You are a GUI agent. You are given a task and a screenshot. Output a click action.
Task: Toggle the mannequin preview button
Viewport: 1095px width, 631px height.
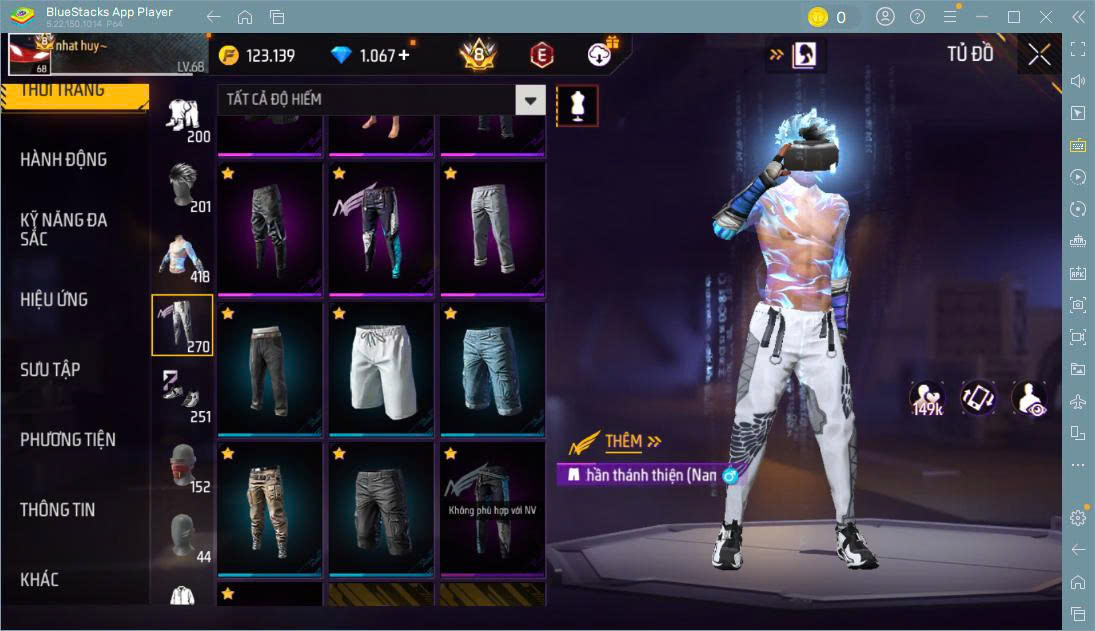click(x=577, y=105)
